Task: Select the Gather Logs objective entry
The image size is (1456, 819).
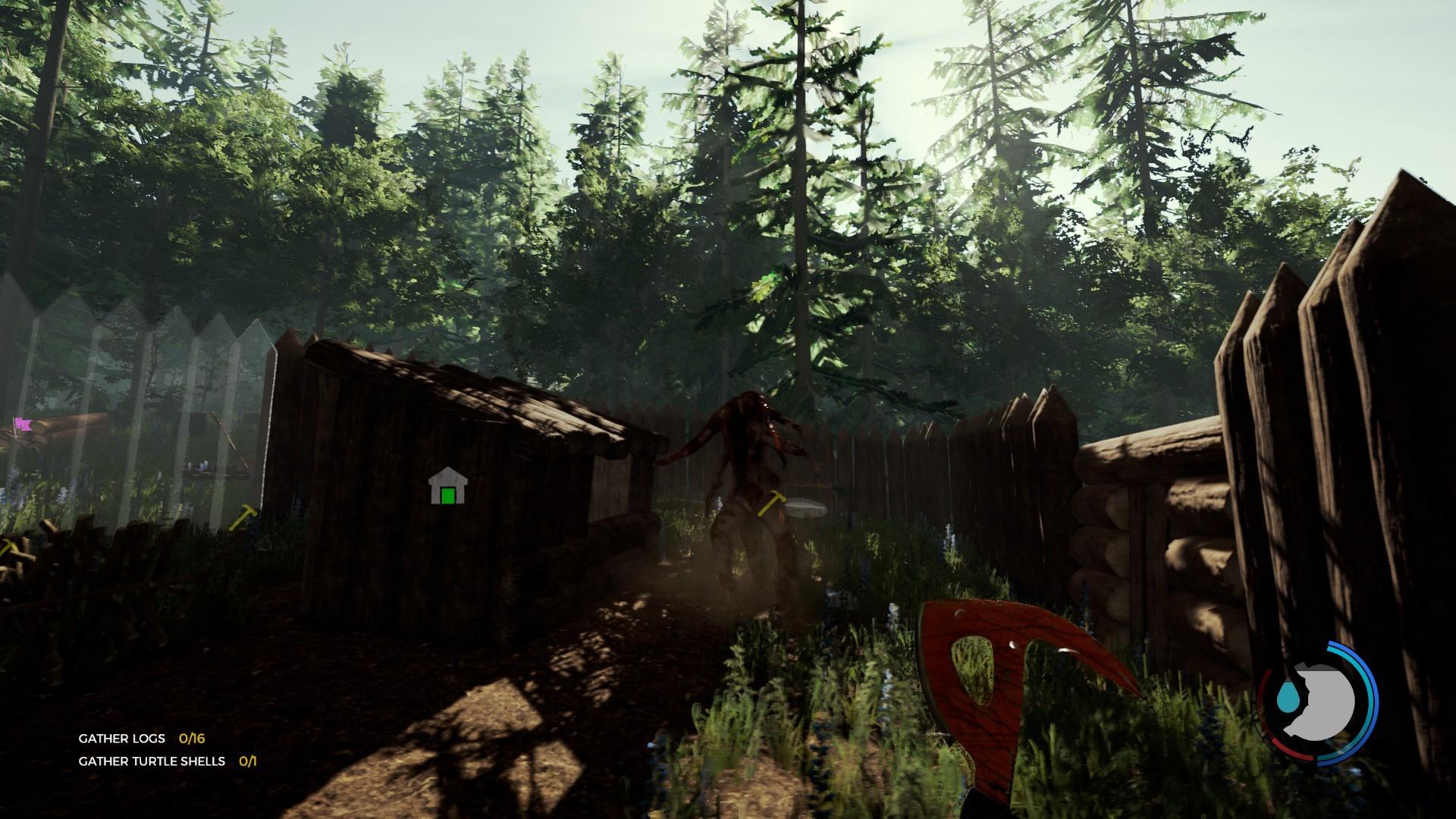Action: point(141,738)
